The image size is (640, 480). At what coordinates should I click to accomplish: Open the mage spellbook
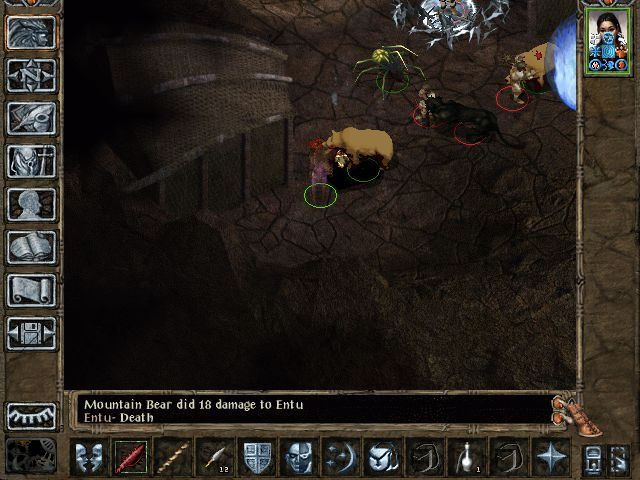coord(31,247)
